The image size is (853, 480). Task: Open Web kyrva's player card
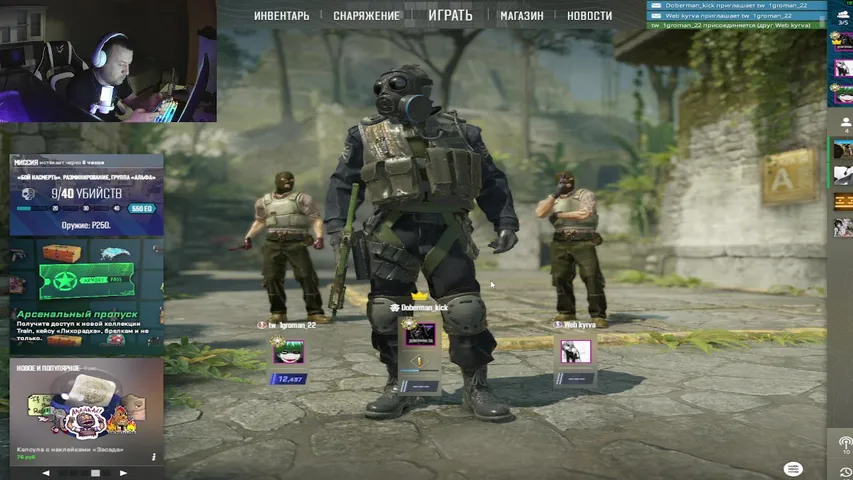(x=575, y=351)
